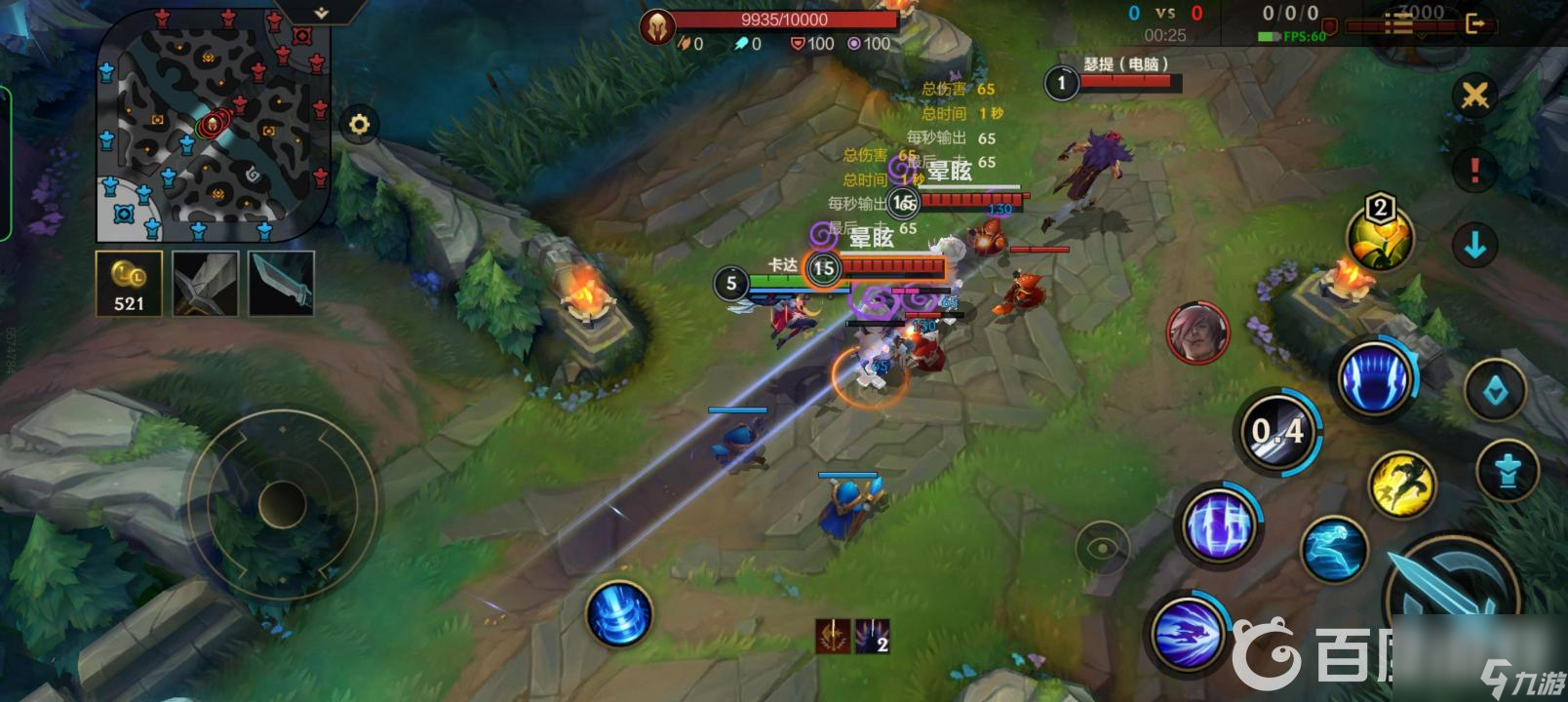This screenshot has width=1568, height=702.
Task: Buy the recommended sword item
Action: pyautogui.click(x=206, y=284)
